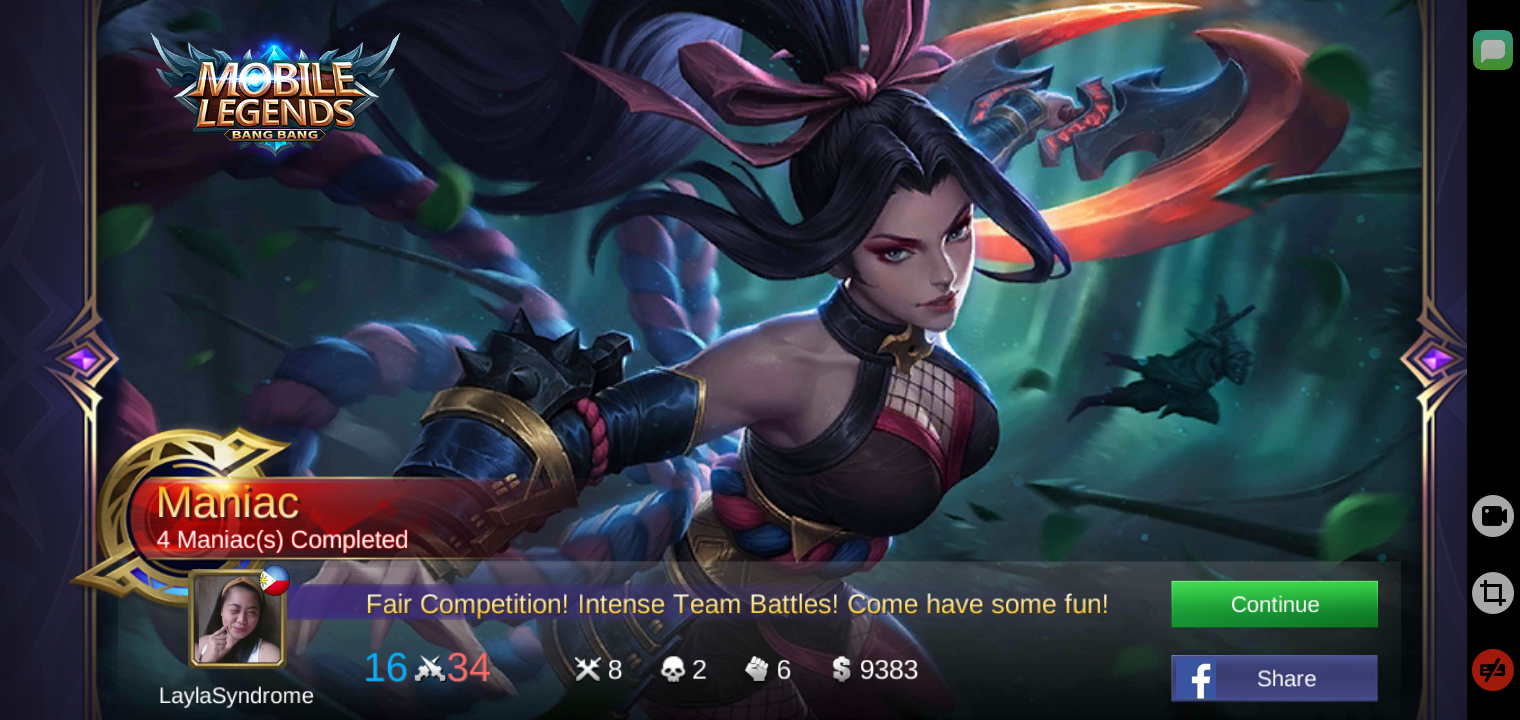
Task: Click the skull deaths icon showing 2
Action: [x=672, y=670]
